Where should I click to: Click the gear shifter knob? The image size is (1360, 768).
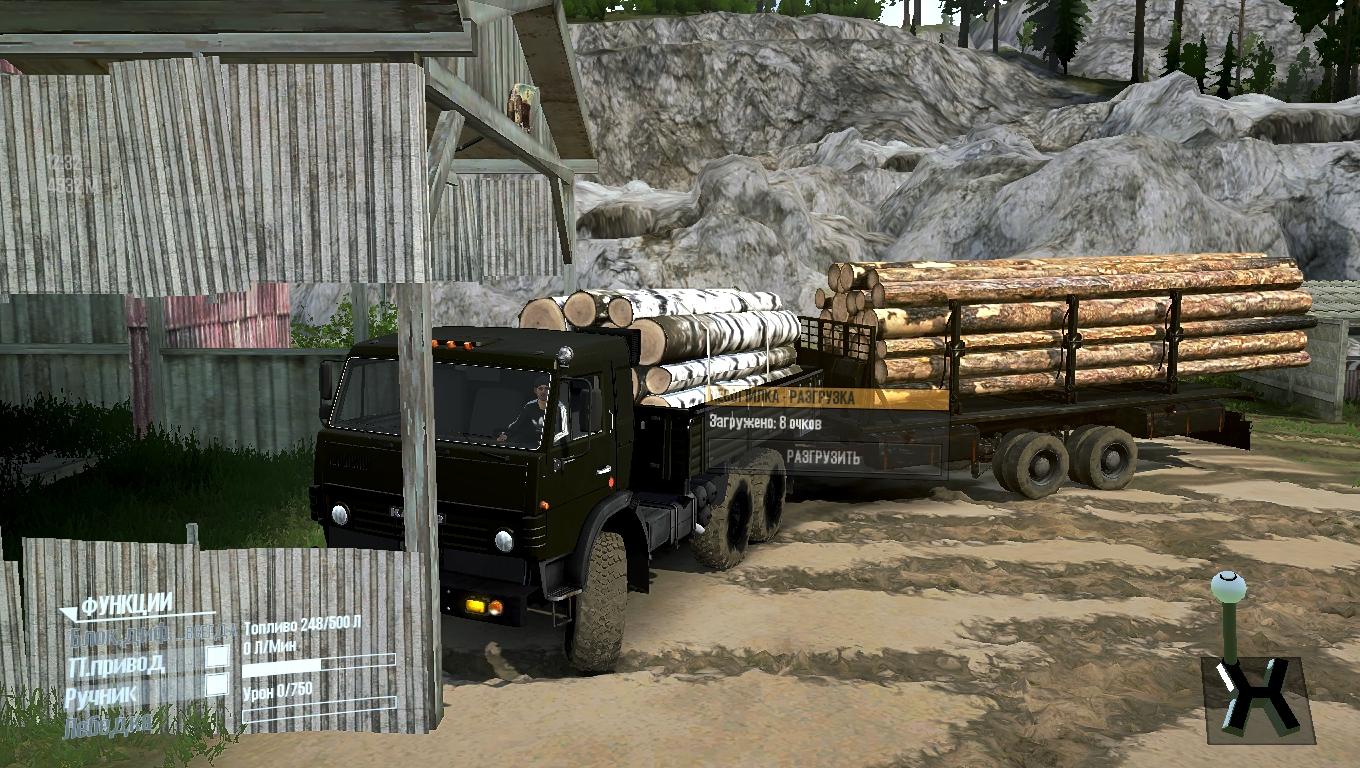1226,587
